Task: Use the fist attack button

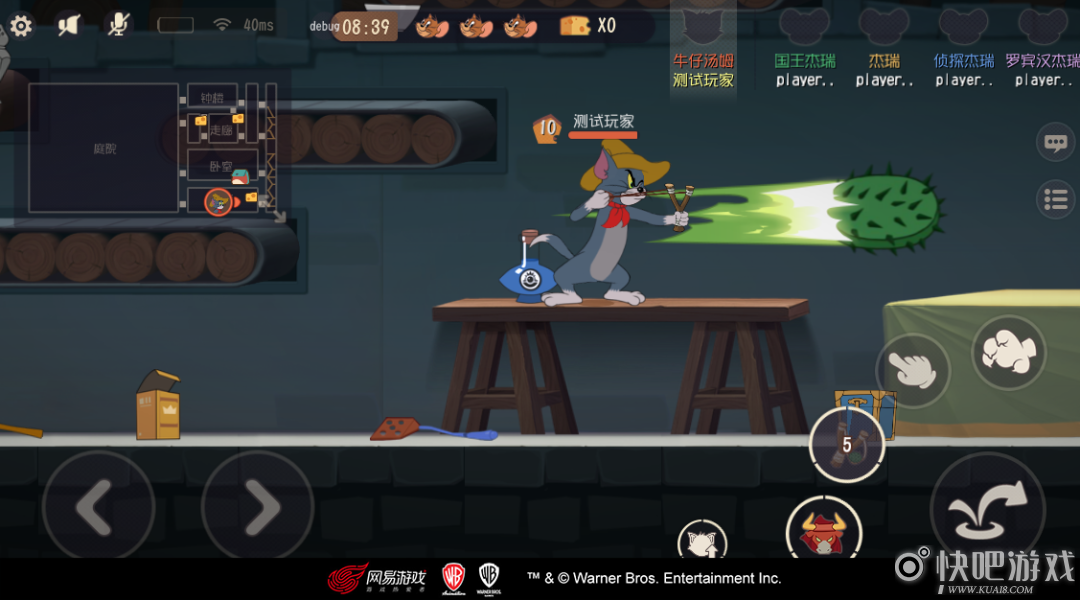Action: [1008, 352]
